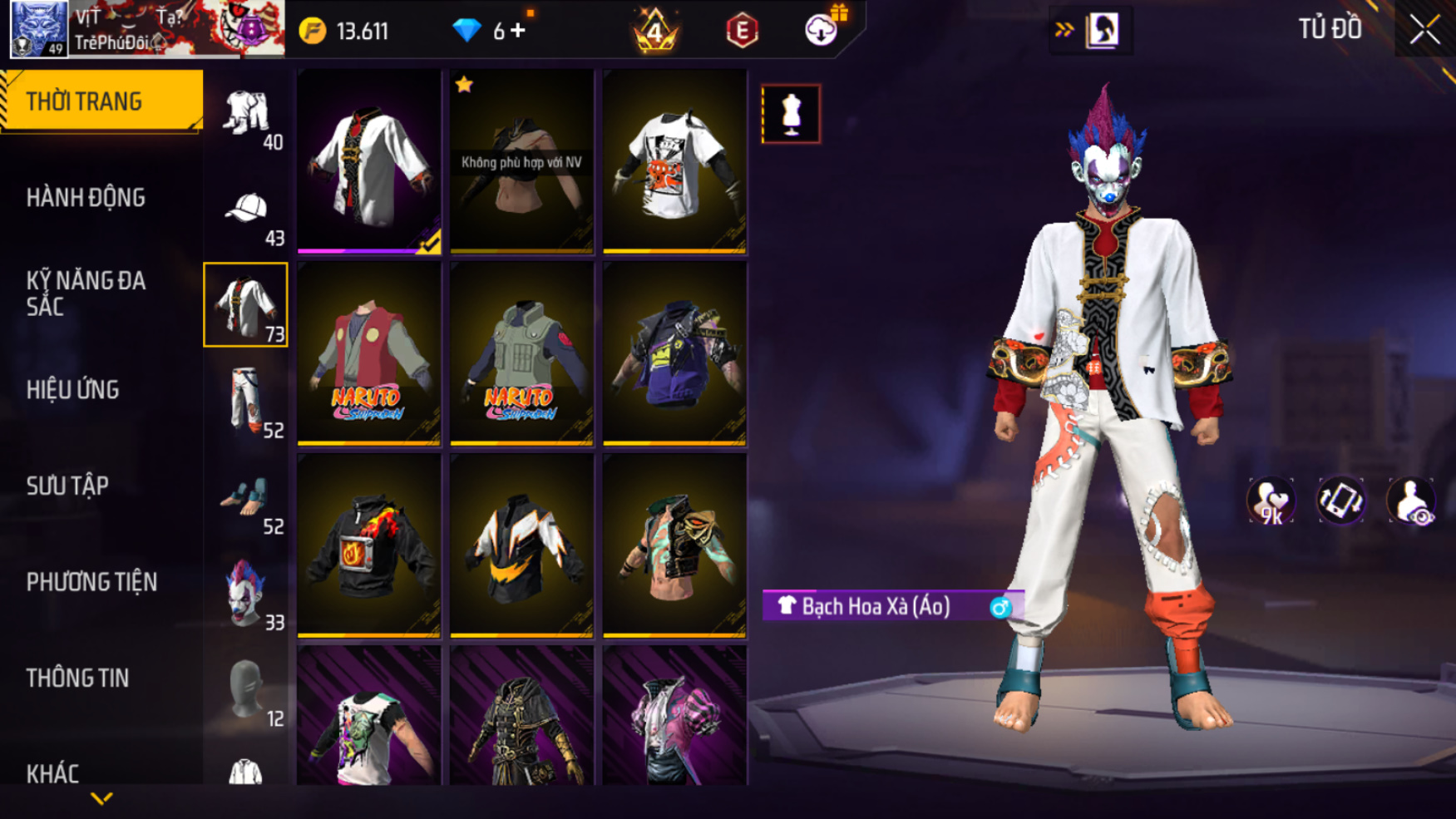This screenshot has height=819, width=1456.
Task: Close the wardrobe screen with X
Action: point(1424,30)
